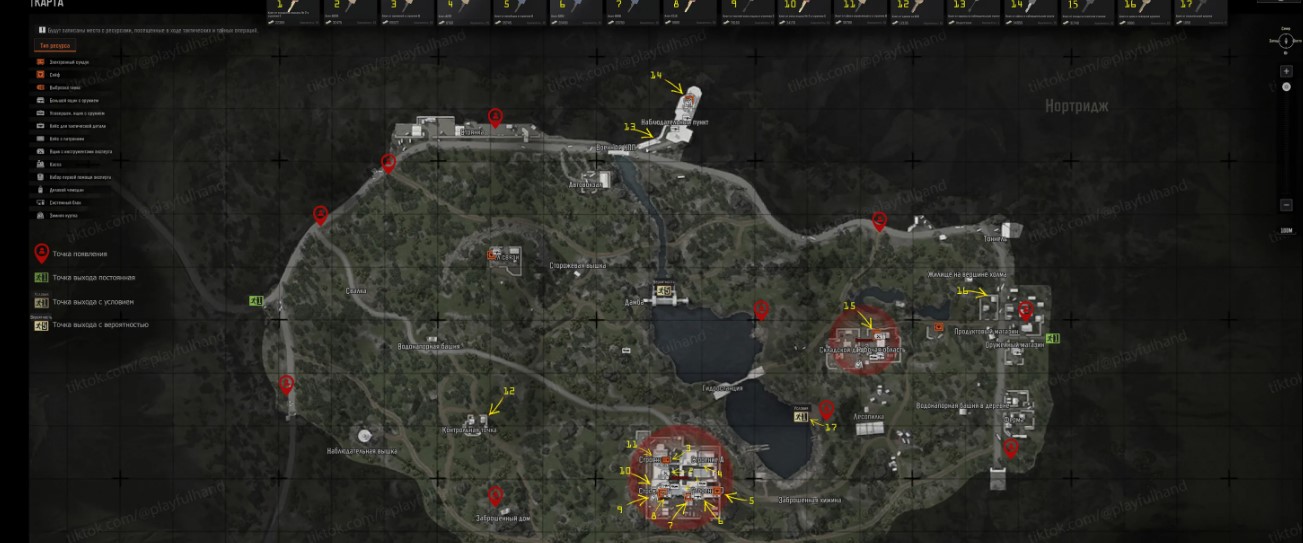The image size is (1303, 543).
Task: Click the red spawn marker west of 'Заброшенный дом'
Action: pyautogui.click(x=494, y=495)
